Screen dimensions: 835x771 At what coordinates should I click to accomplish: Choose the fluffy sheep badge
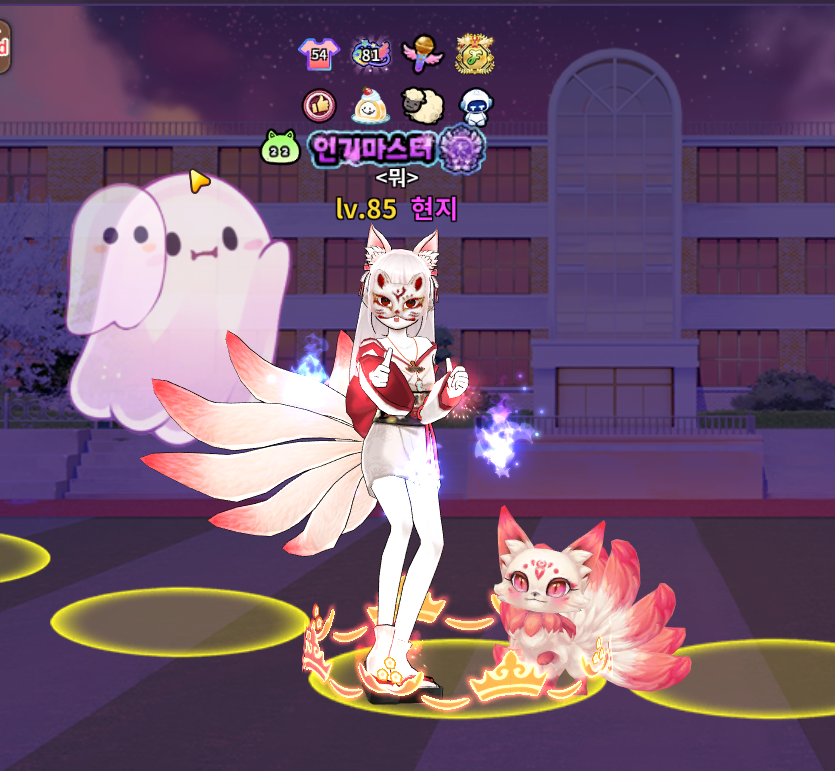(x=419, y=104)
